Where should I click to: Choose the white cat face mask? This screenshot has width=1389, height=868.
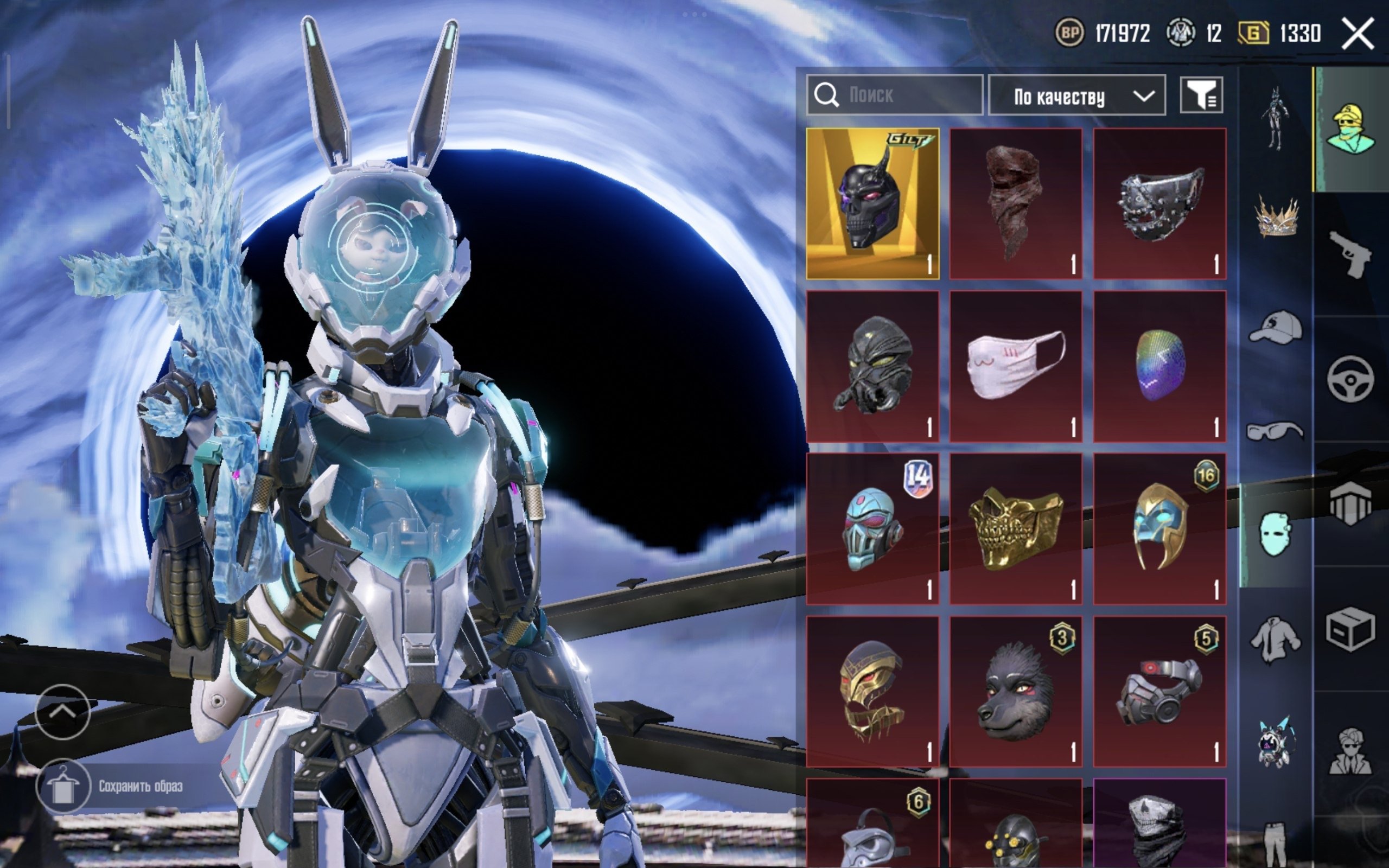1016,366
